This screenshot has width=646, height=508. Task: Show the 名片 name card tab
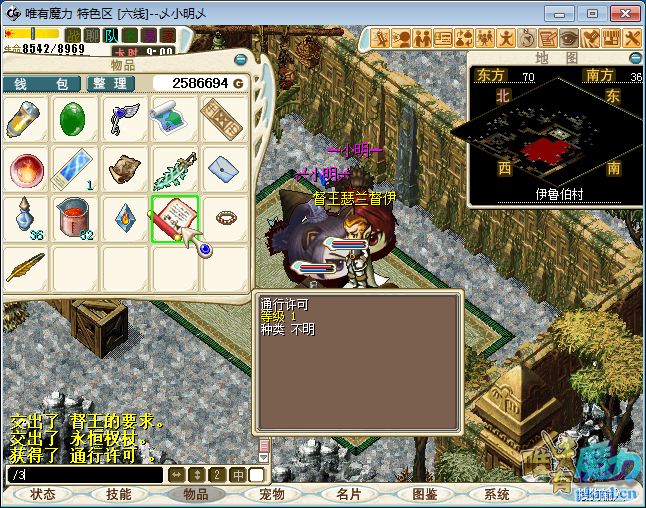tap(348, 494)
